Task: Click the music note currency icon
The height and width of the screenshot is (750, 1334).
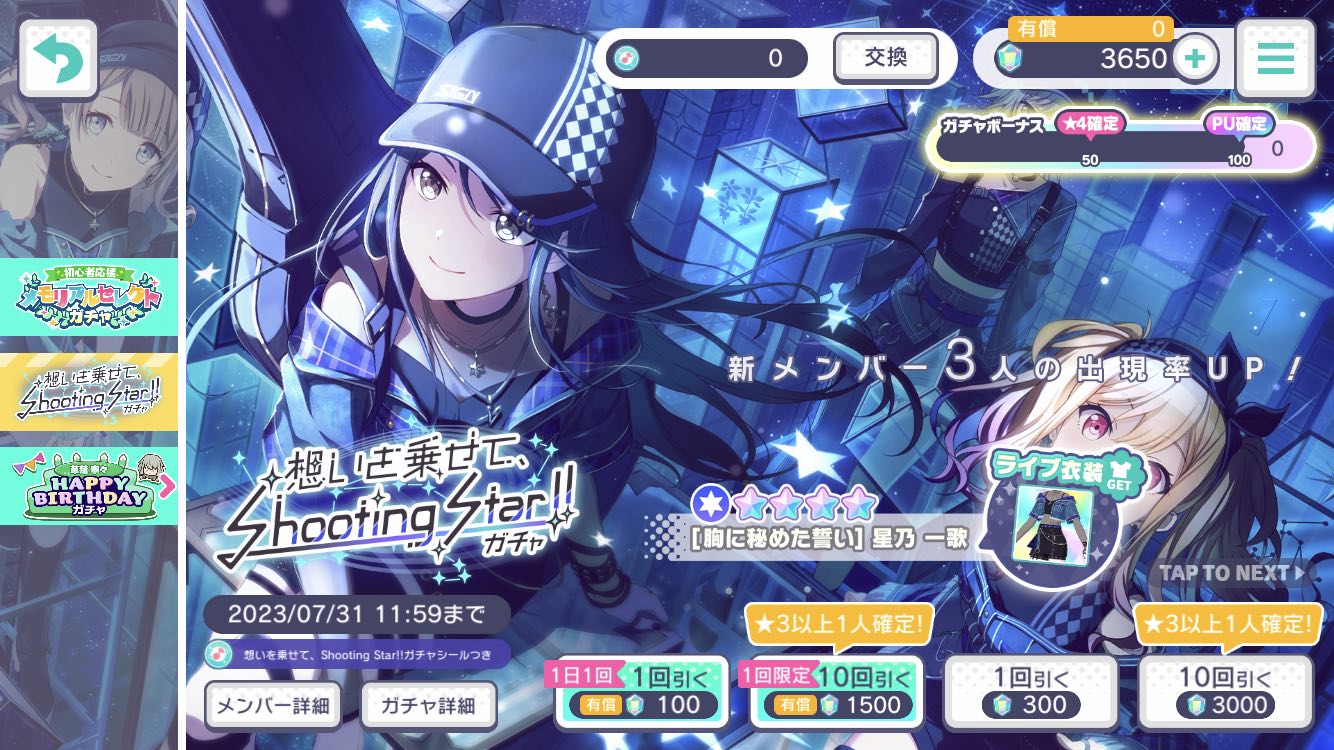Action: click(x=625, y=58)
